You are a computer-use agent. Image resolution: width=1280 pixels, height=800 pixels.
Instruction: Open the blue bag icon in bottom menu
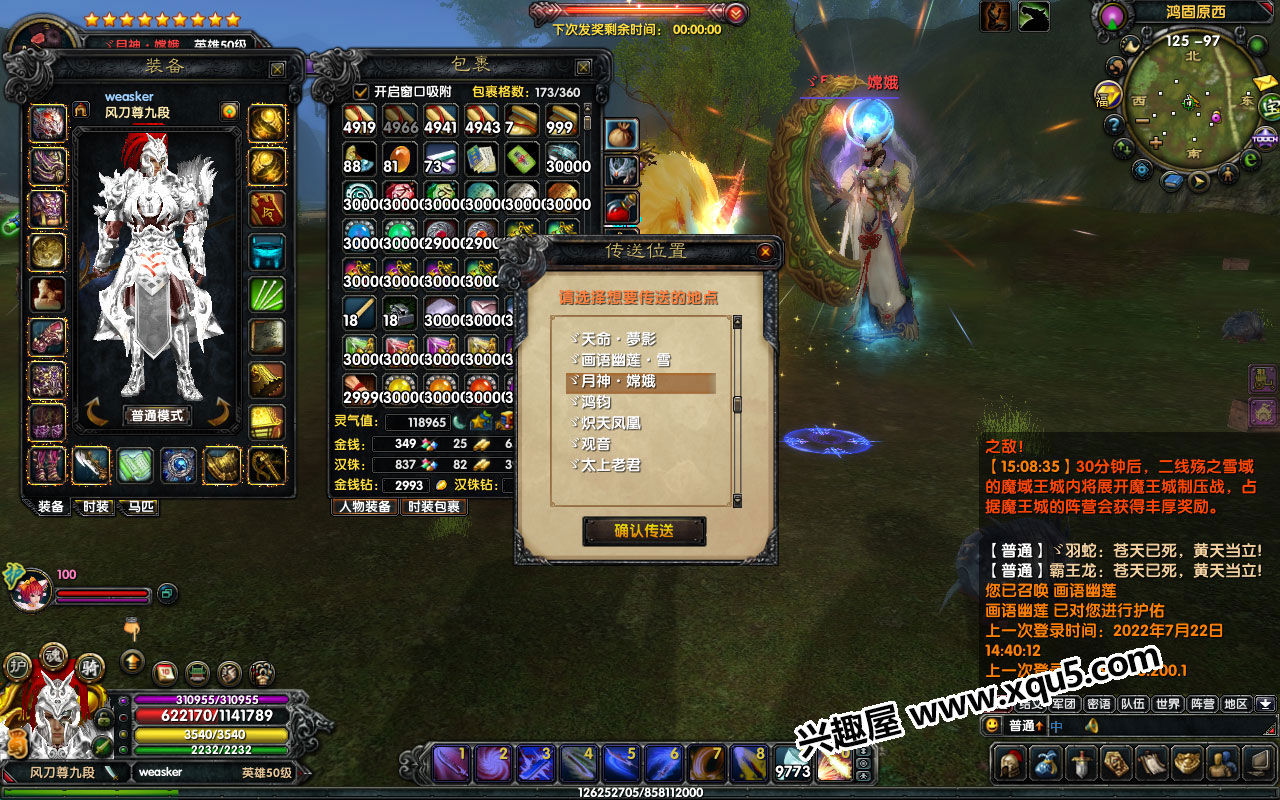(1048, 764)
